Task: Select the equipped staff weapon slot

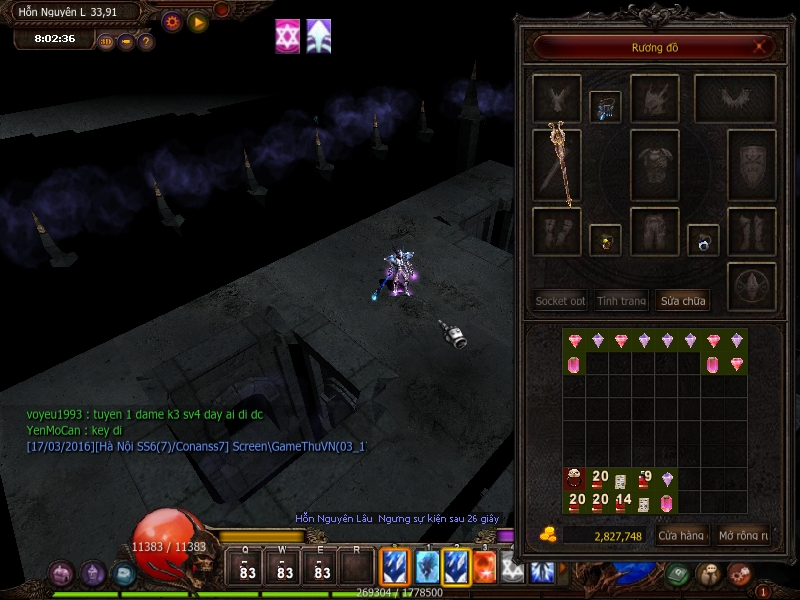Action: pos(557,165)
